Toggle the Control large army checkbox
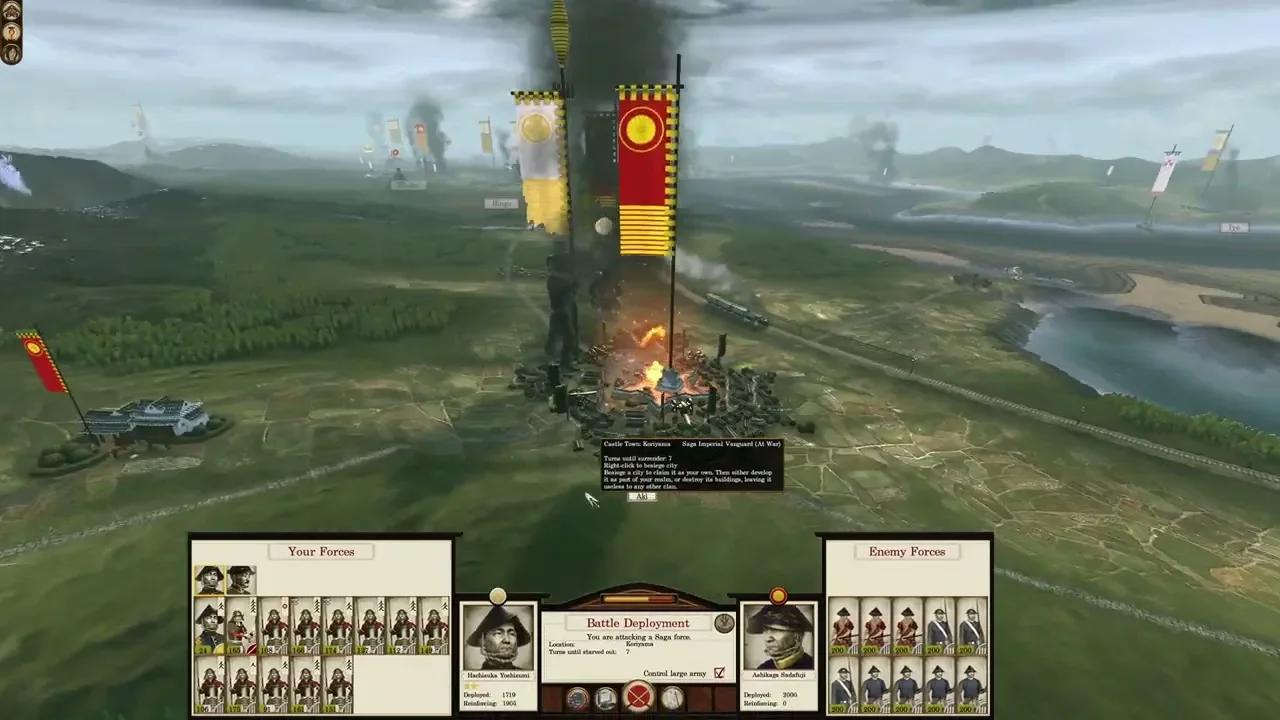Image resolution: width=1280 pixels, height=720 pixels. [719, 673]
